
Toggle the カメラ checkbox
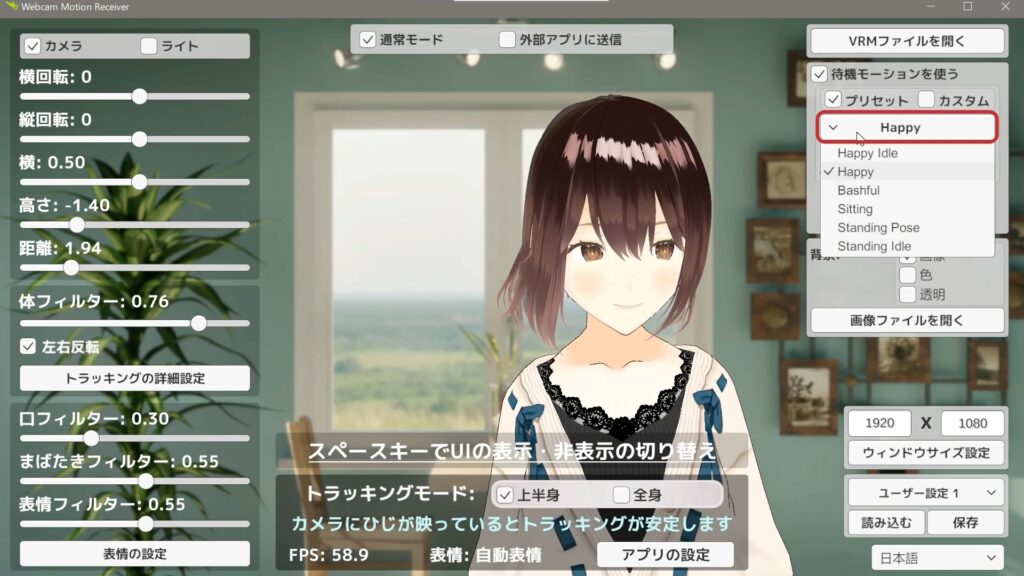coord(31,46)
